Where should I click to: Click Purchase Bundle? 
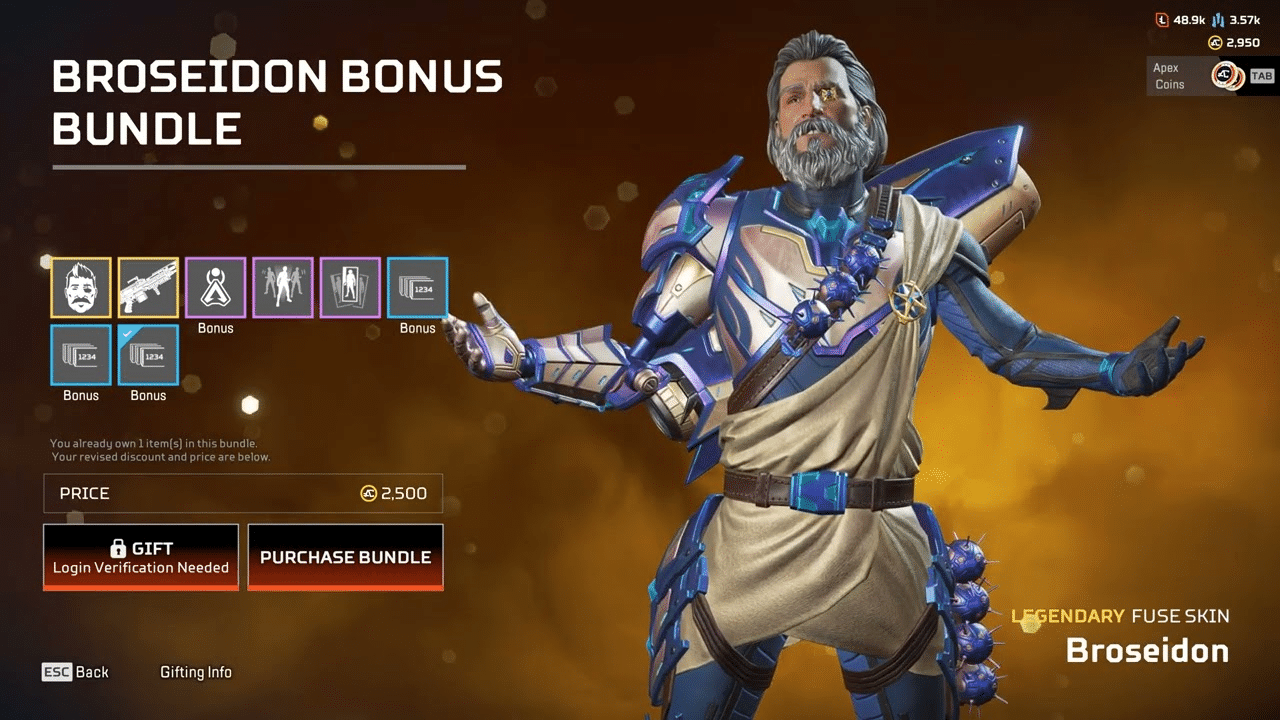[x=345, y=557]
